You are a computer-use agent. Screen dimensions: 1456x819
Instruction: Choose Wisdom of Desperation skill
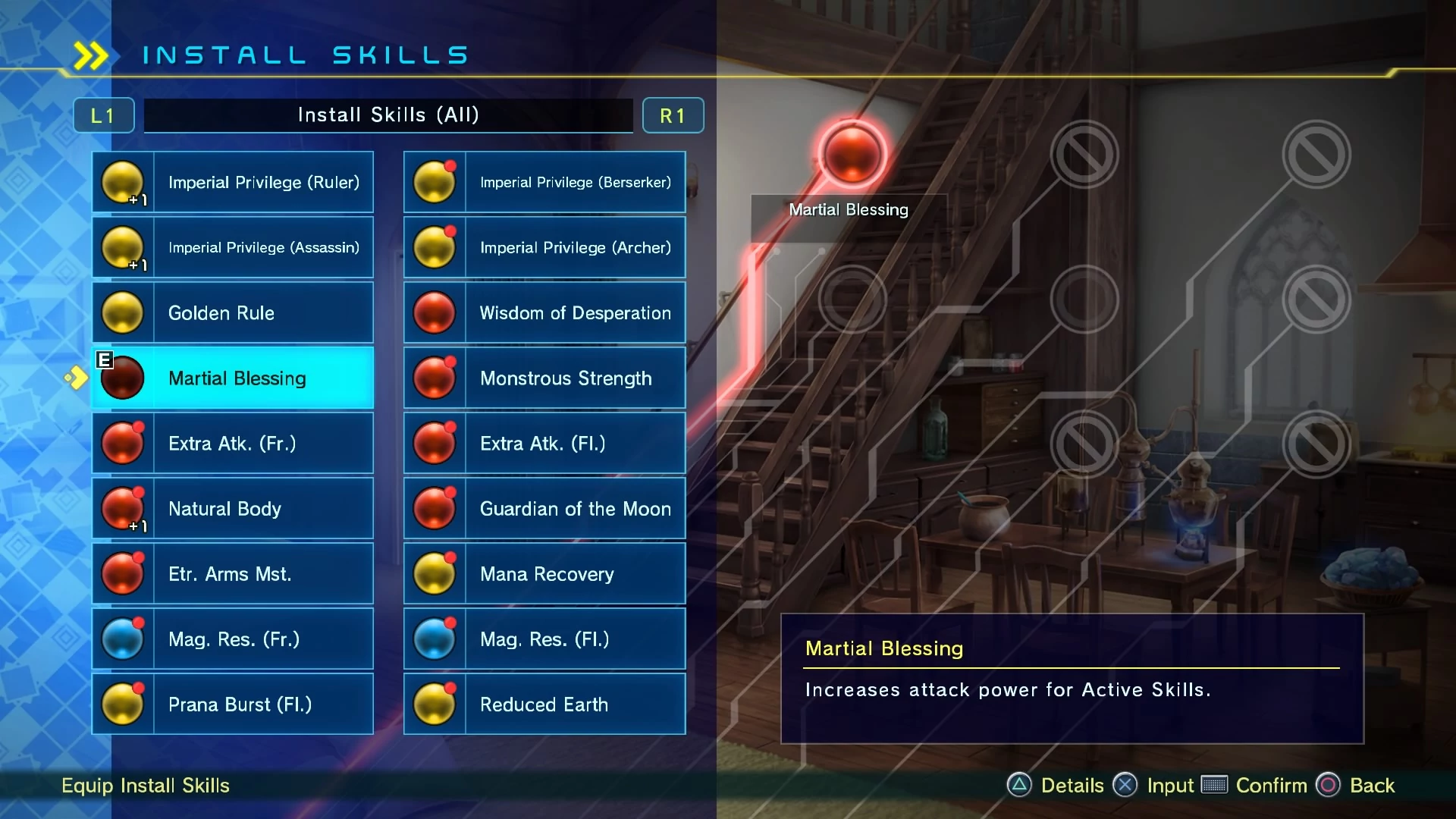tap(544, 312)
